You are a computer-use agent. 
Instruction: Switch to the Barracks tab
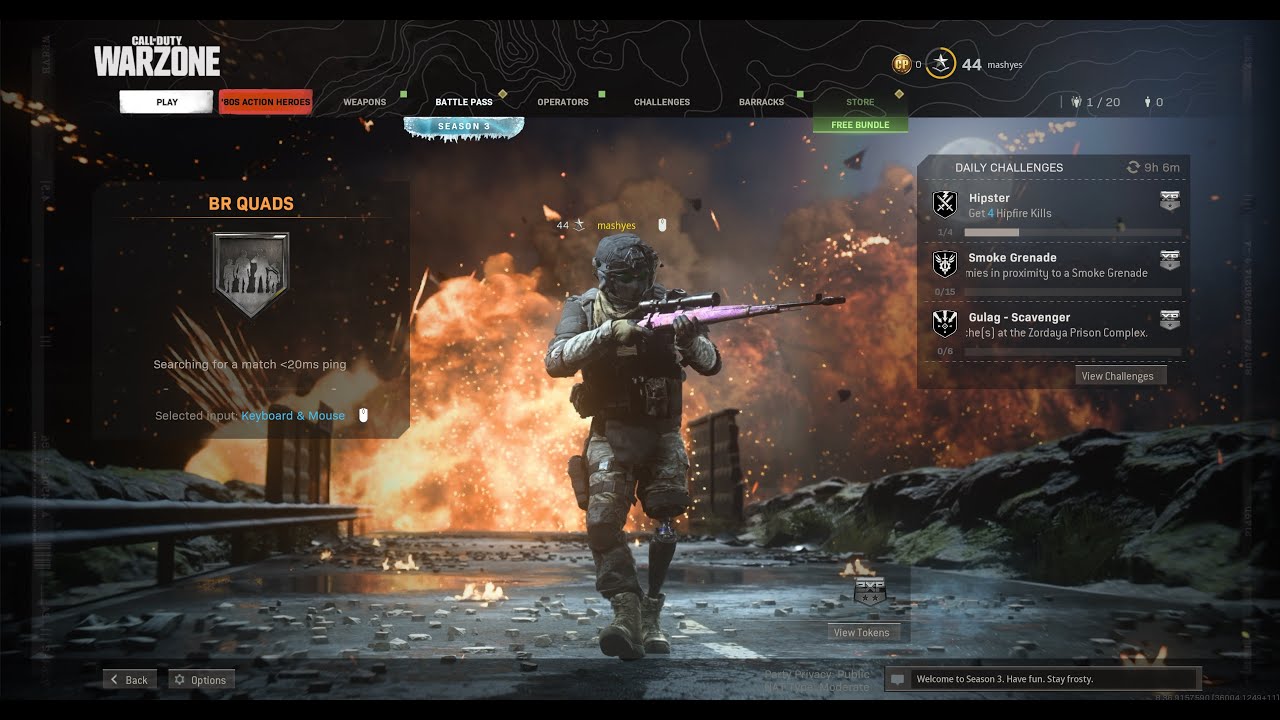click(761, 101)
